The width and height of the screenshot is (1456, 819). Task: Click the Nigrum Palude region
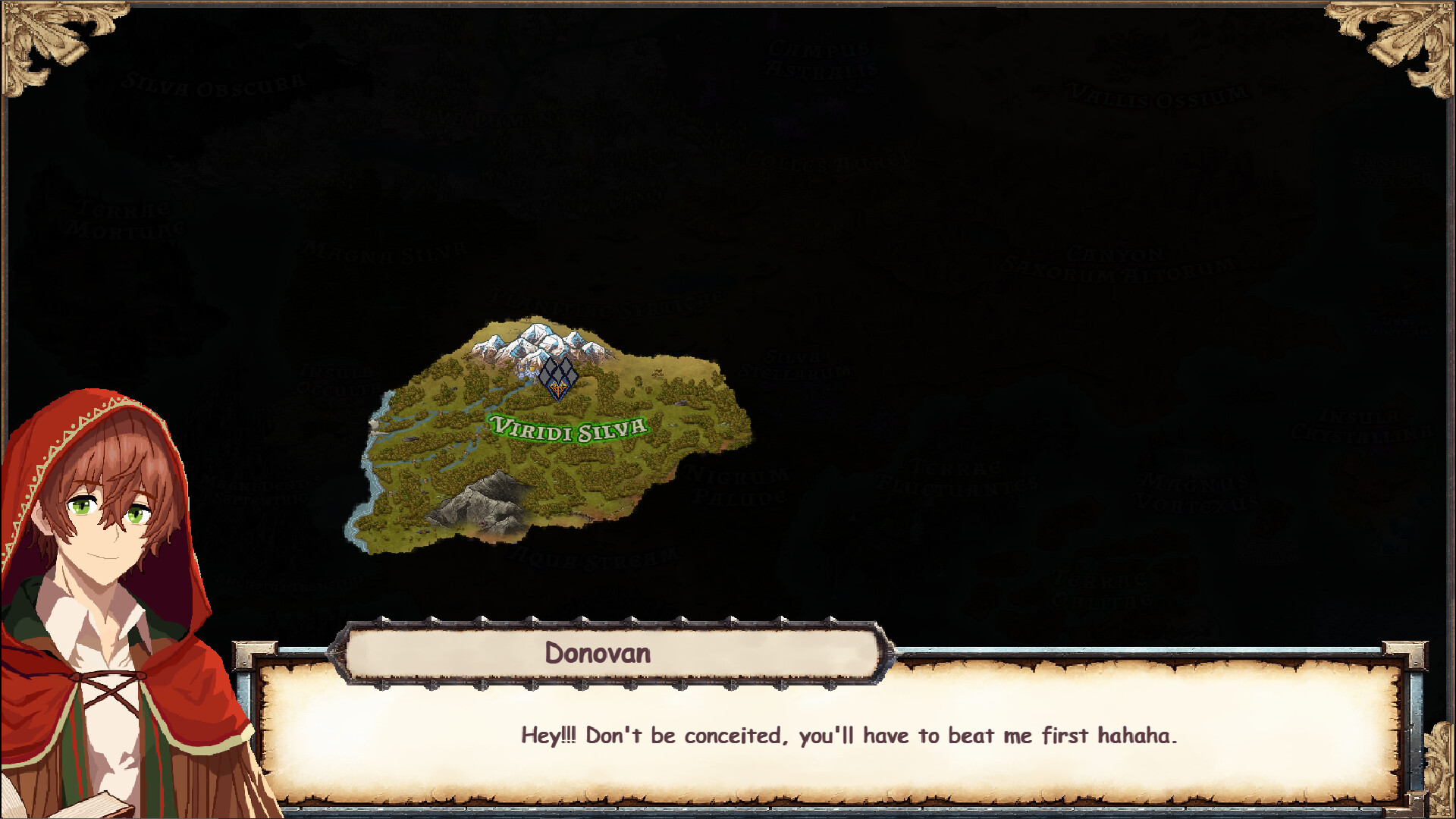[x=736, y=485]
